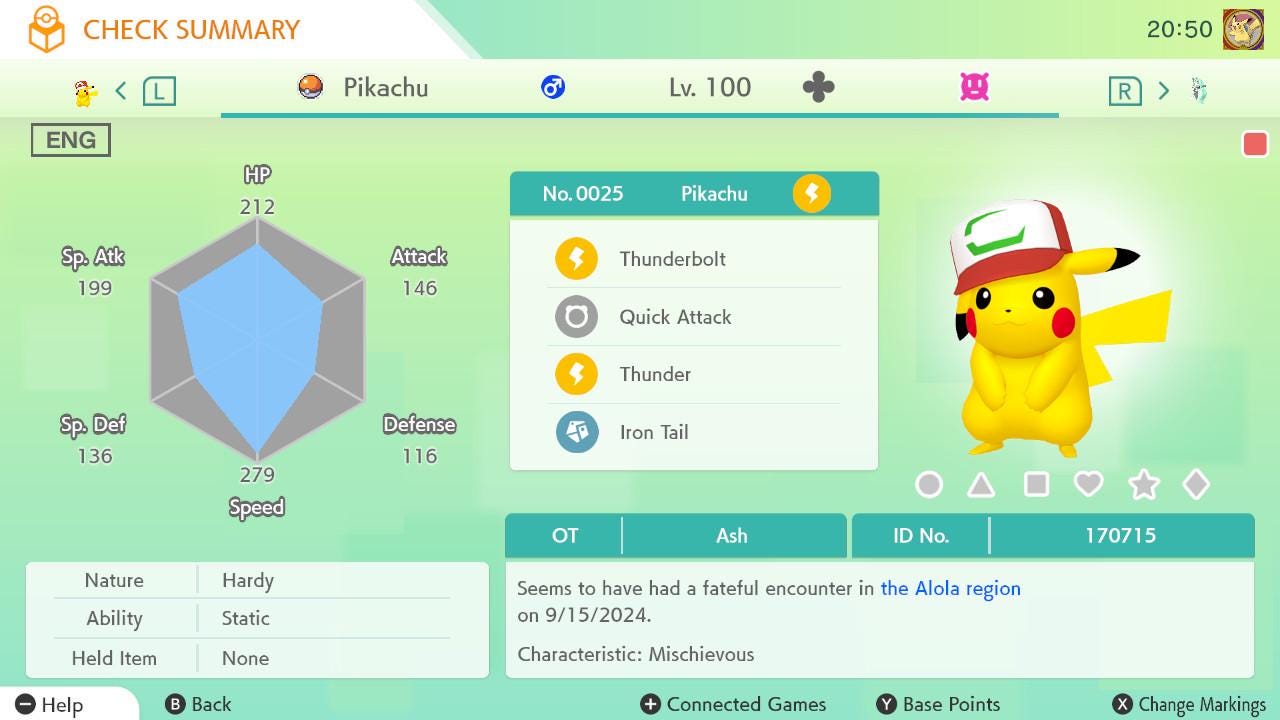Toggle the heart marking
Image resolution: width=1280 pixels, height=720 pixels.
[1088, 485]
